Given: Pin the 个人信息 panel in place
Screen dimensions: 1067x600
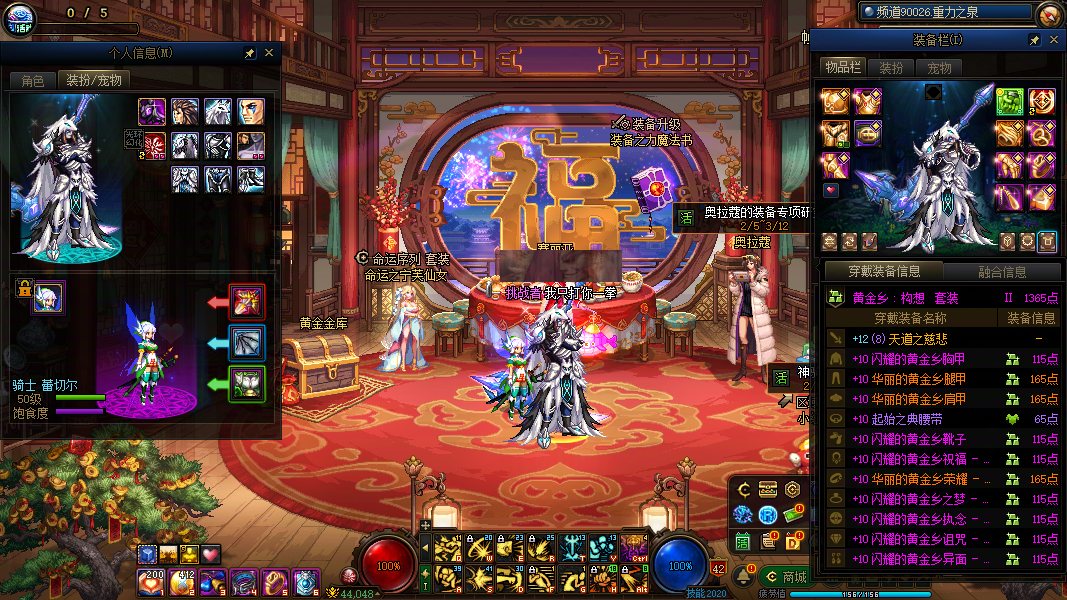Looking at the screenshot, I should point(249,53).
